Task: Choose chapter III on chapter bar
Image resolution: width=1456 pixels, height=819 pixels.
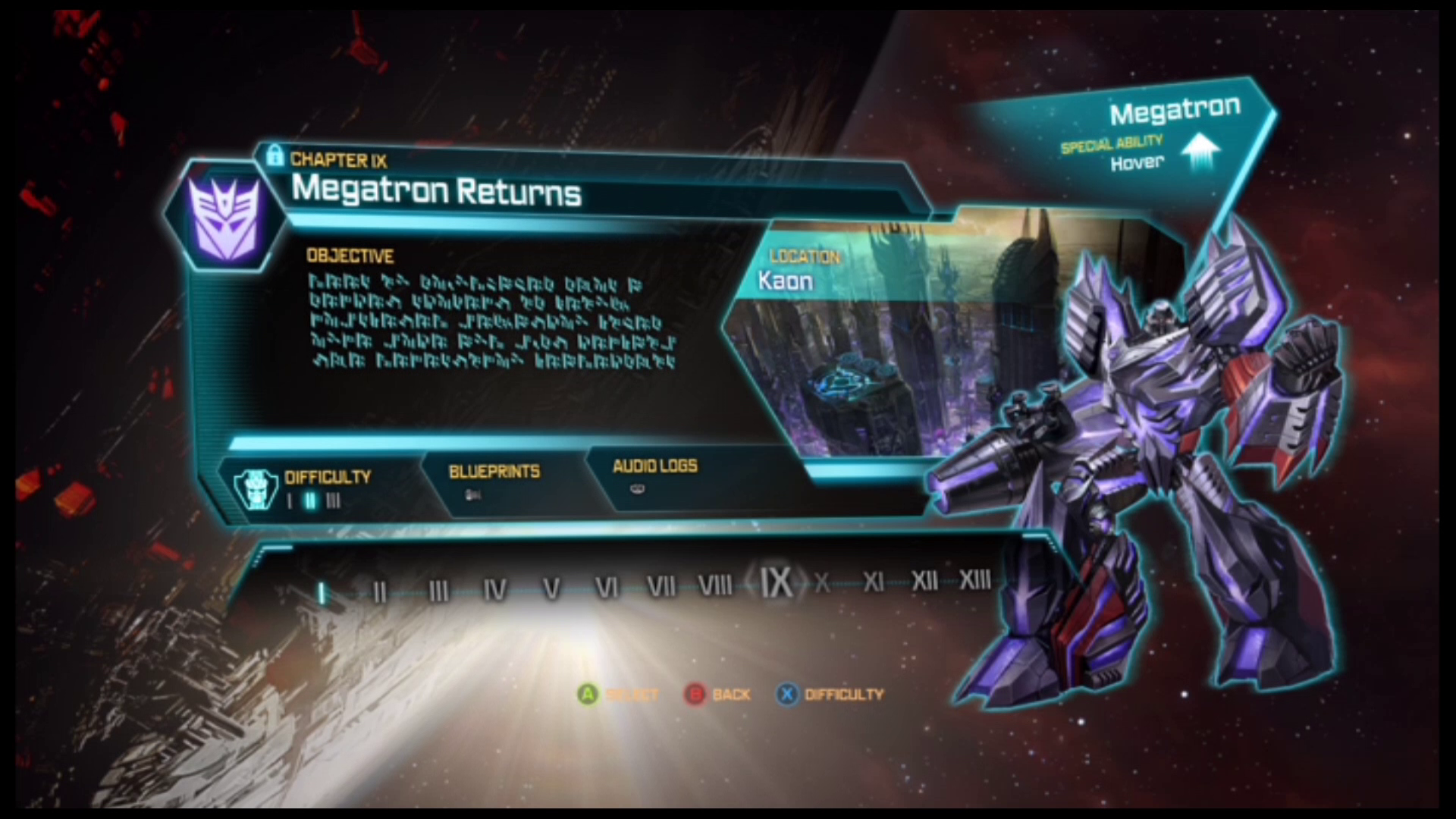Action: pyautogui.click(x=438, y=591)
